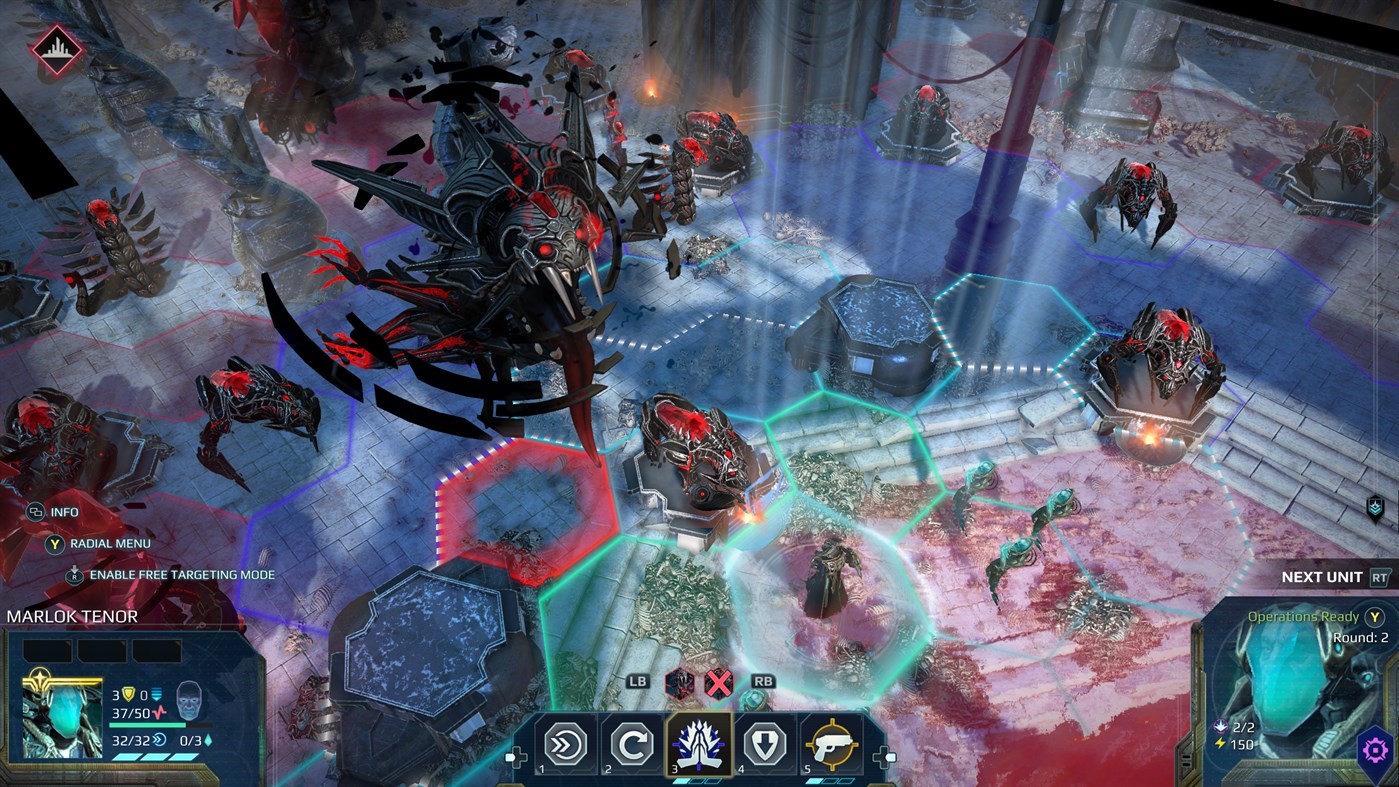Select the Defense Mode ability in slot 4
The width and height of the screenshot is (1399, 787).
[x=765, y=745]
